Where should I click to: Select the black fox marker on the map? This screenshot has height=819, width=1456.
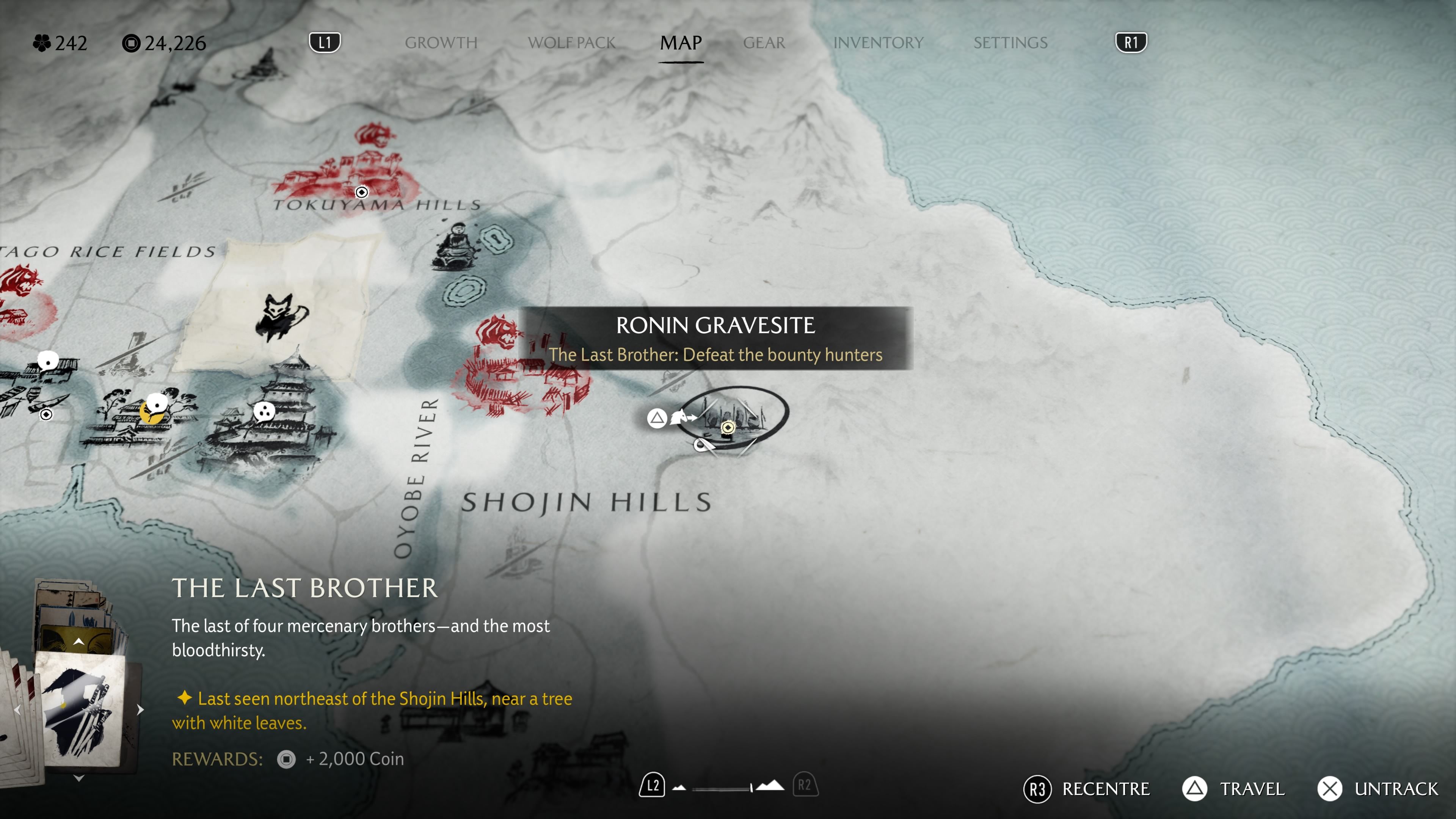pyautogui.click(x=281, y=317)
